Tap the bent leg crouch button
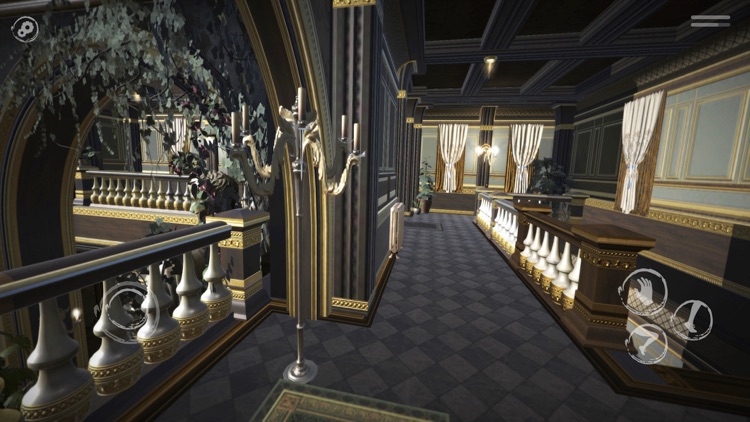 coord(647,343)
